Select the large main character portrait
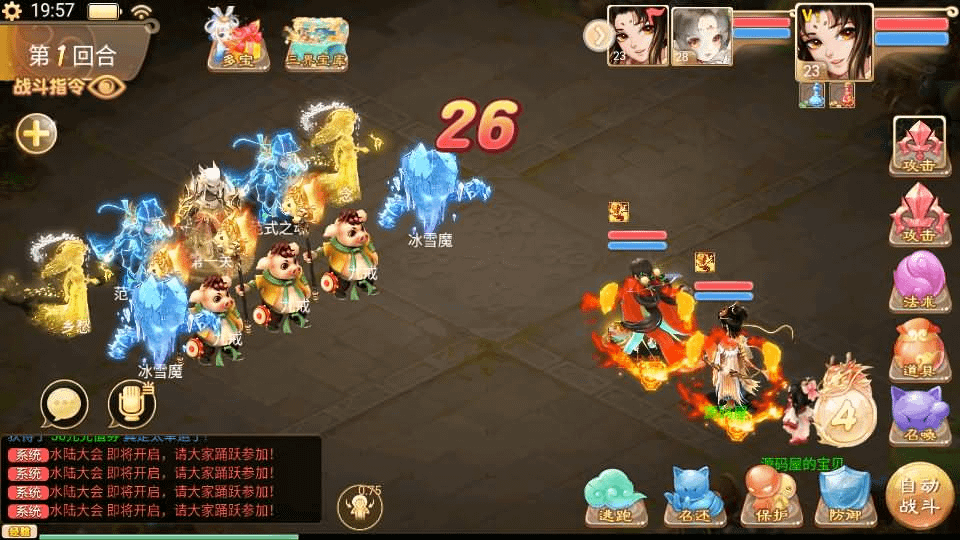This screenshot has height=540, width=960. tap(833, 42)
